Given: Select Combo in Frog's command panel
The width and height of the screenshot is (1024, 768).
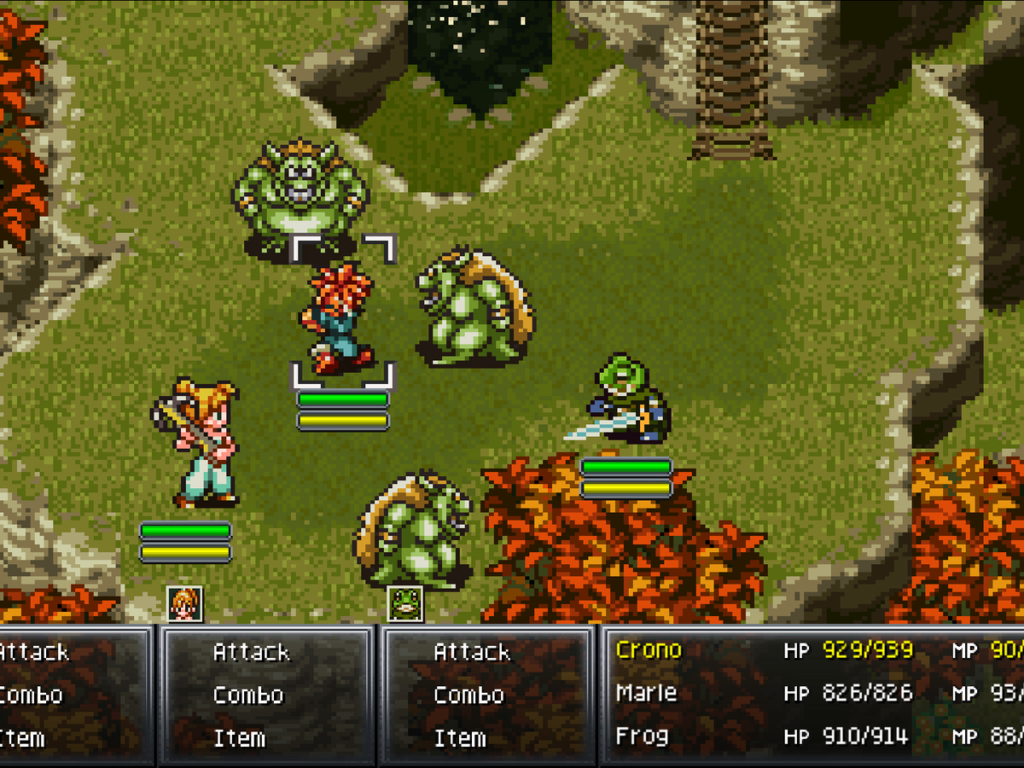Looking at the screenshot, I should [468, 695].
